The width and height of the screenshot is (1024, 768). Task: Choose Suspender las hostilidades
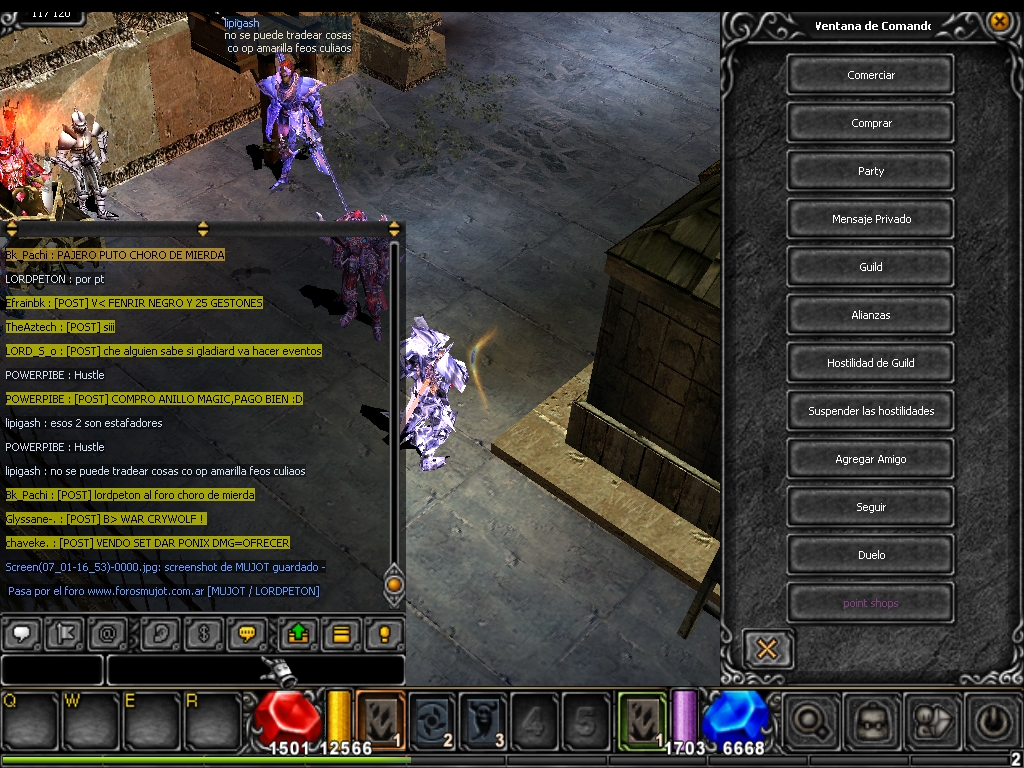[x=870, y=411]
